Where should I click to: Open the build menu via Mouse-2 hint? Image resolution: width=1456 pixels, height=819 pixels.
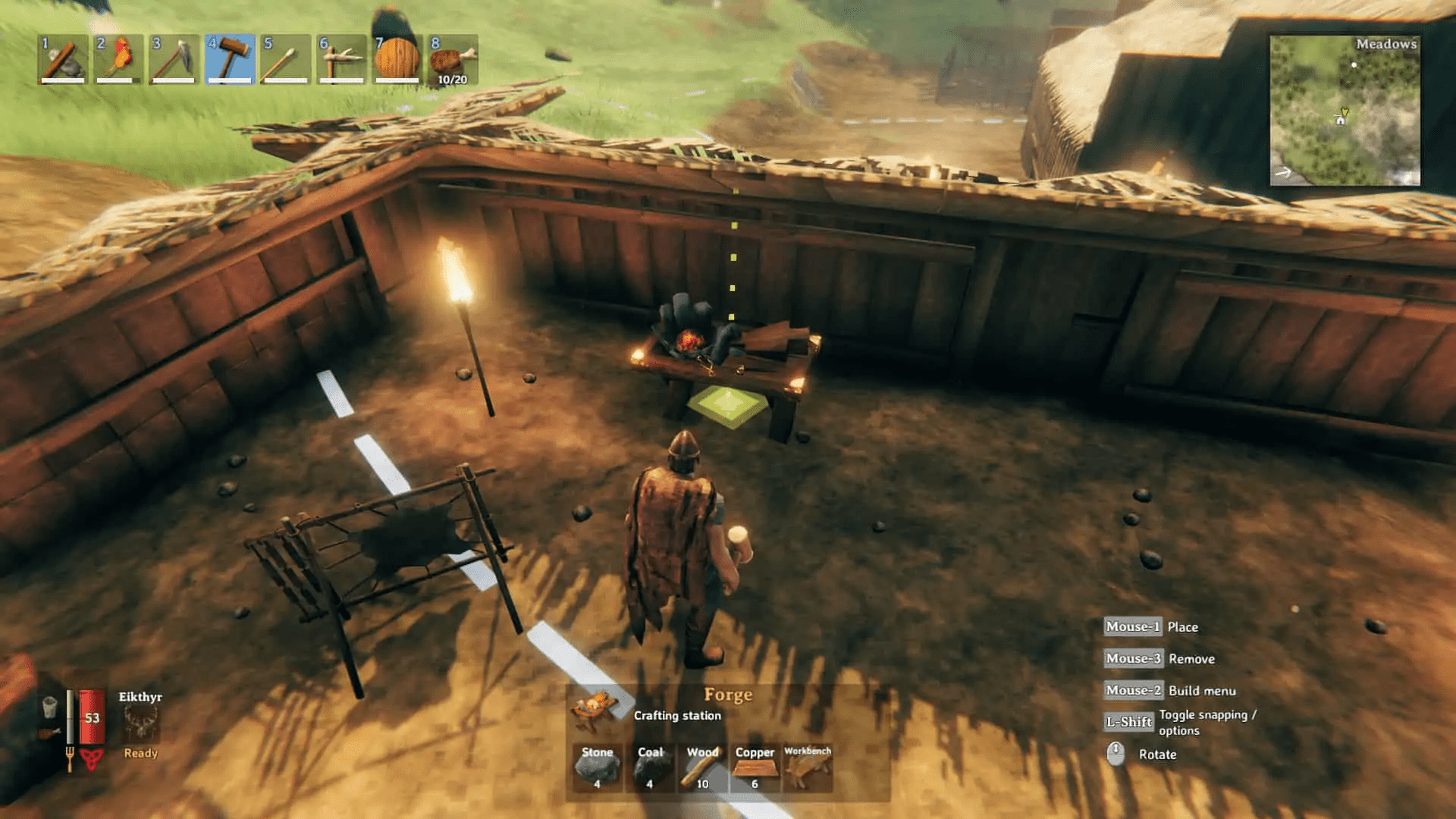coord(1132,690)
